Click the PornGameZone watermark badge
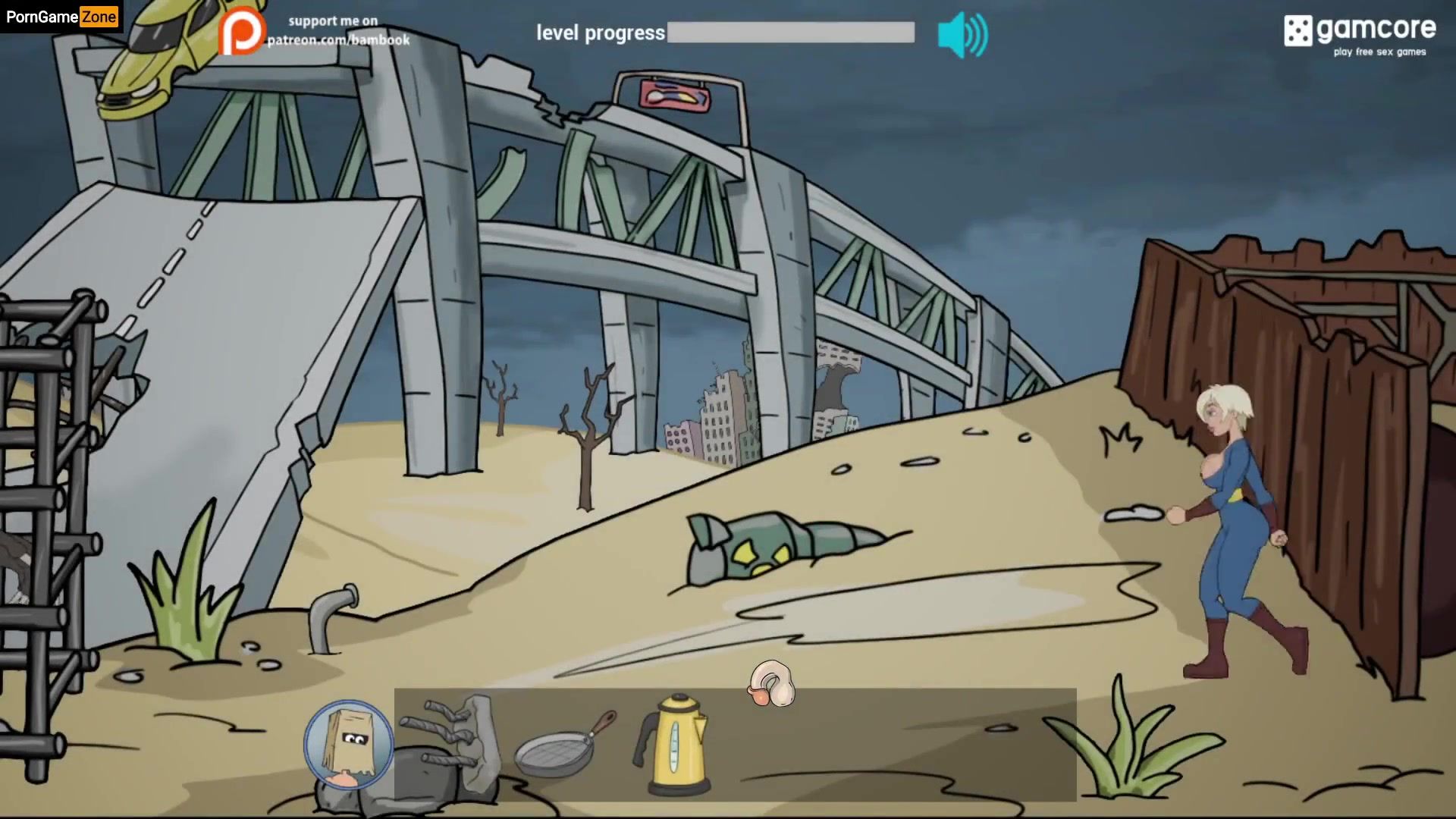1456x819 pixels. 61,17
